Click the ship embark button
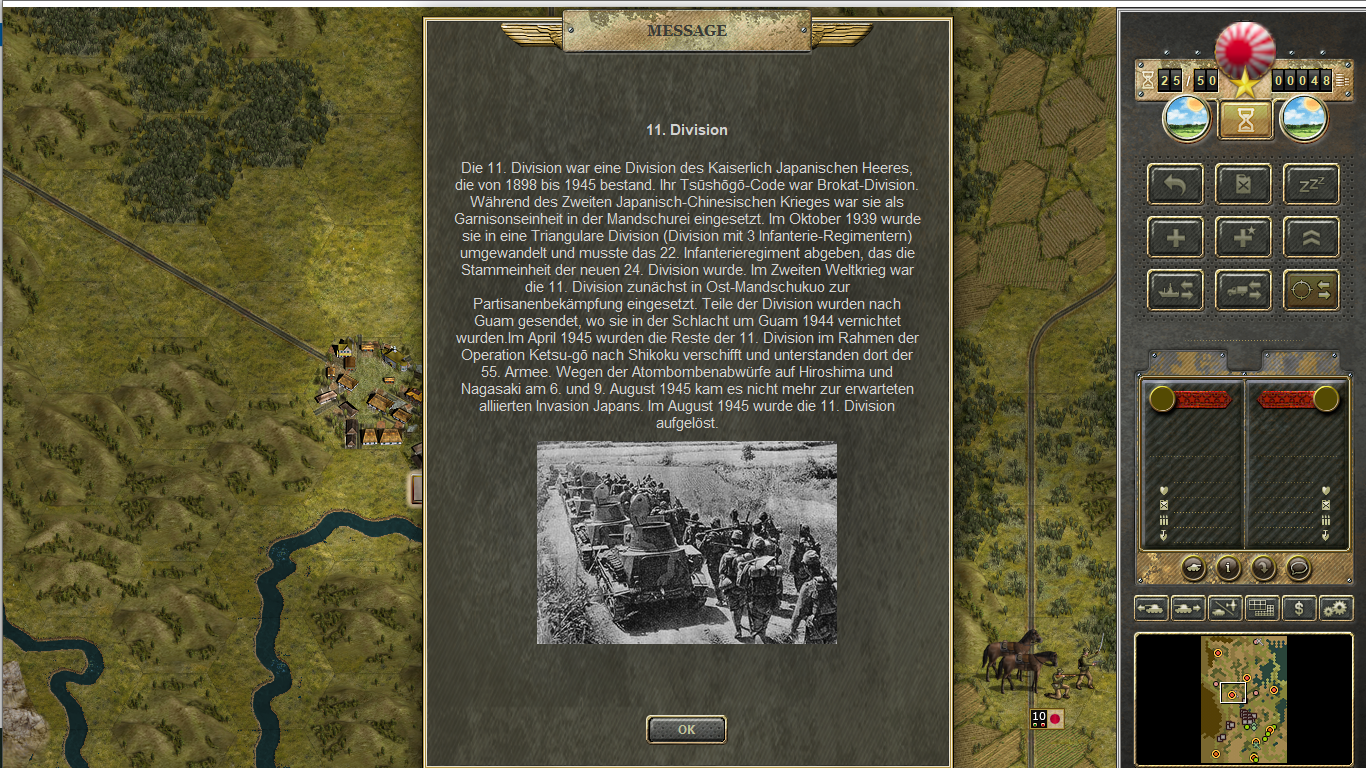1366x768 pixels. [1176, 290]
